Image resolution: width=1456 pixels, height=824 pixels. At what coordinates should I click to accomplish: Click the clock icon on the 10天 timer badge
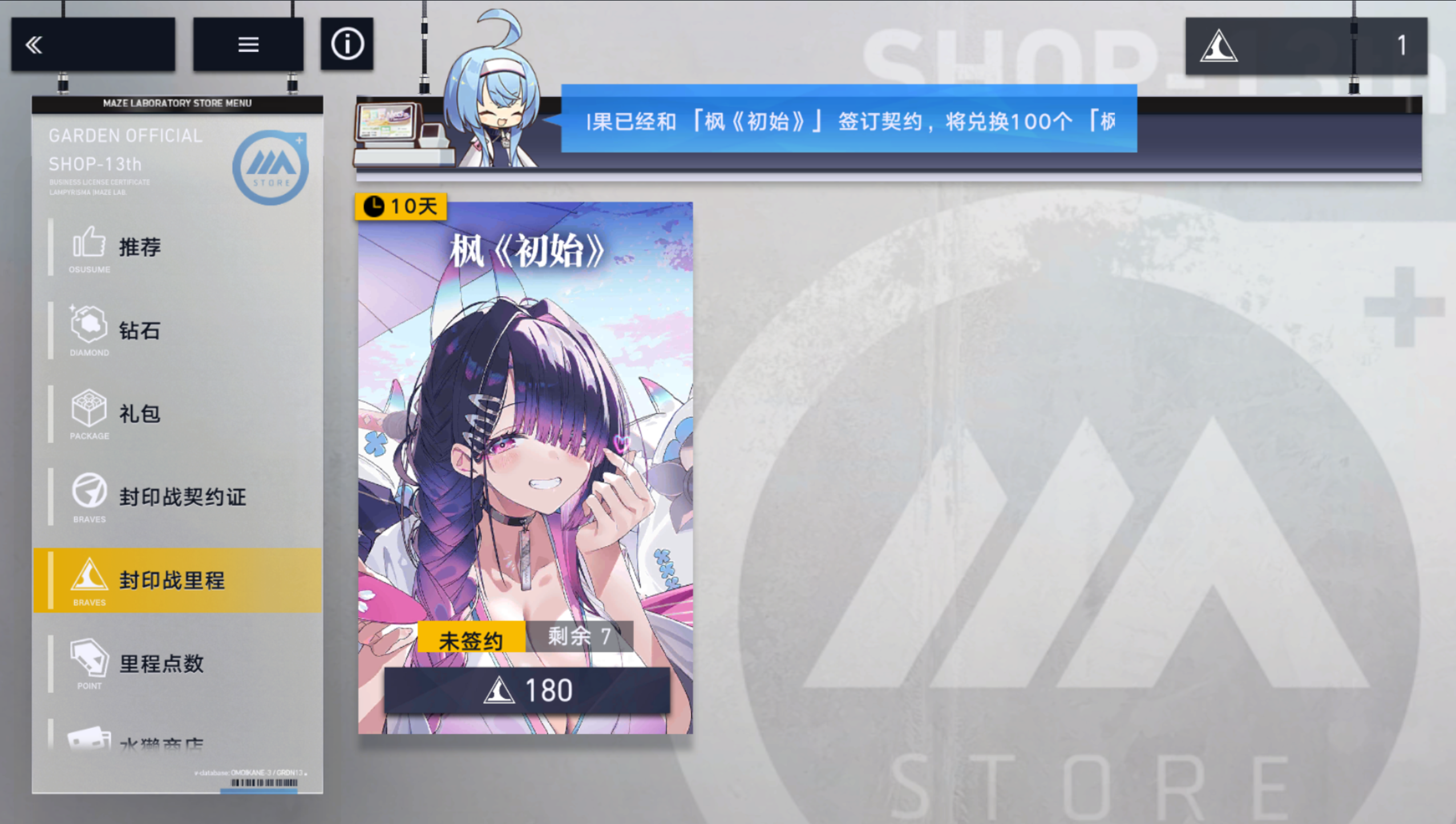coord(375,207)
